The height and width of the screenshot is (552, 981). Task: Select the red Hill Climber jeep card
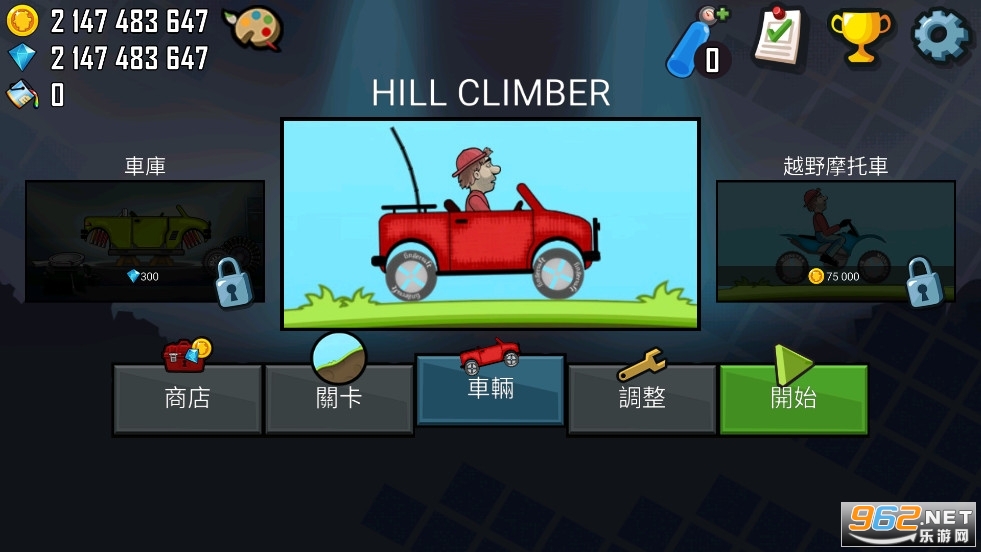coord(490,224)
